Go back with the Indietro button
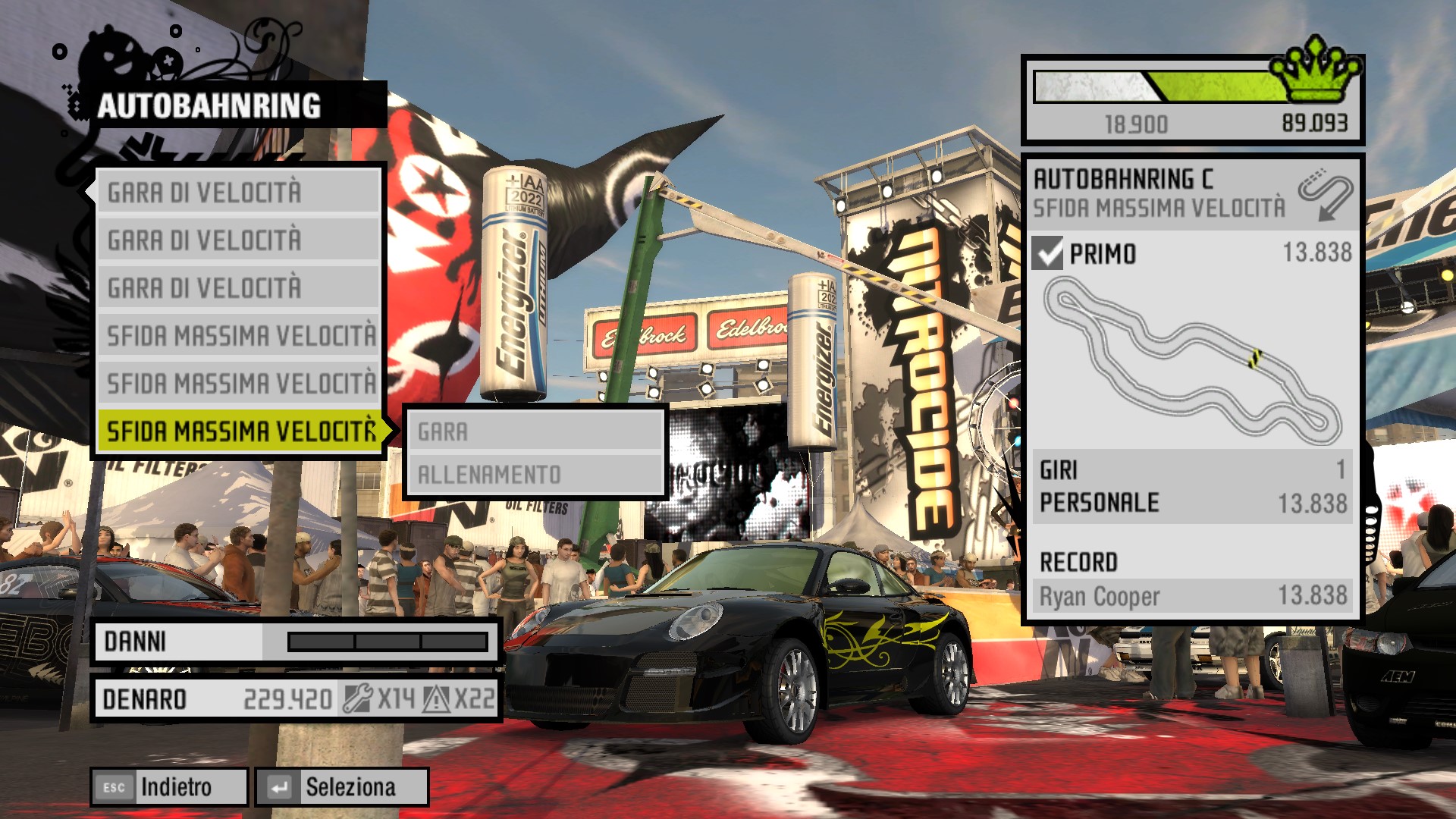 click(170, 787)
